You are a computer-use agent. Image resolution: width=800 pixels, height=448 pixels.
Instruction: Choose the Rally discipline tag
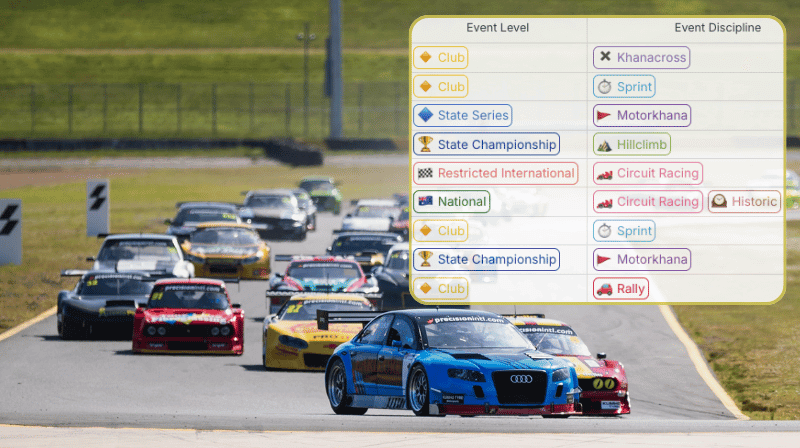[621, 289]
